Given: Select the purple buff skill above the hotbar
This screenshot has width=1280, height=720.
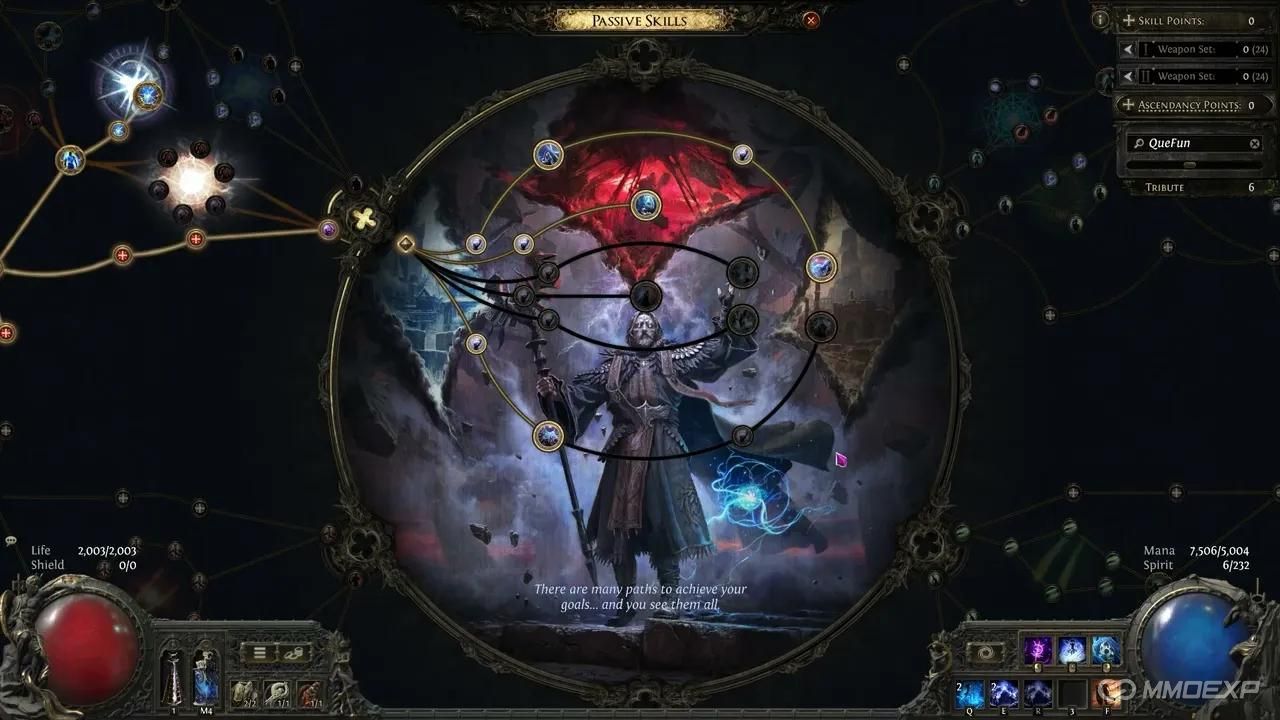Looking at the screenshot, I should [x=1038, y=650].
